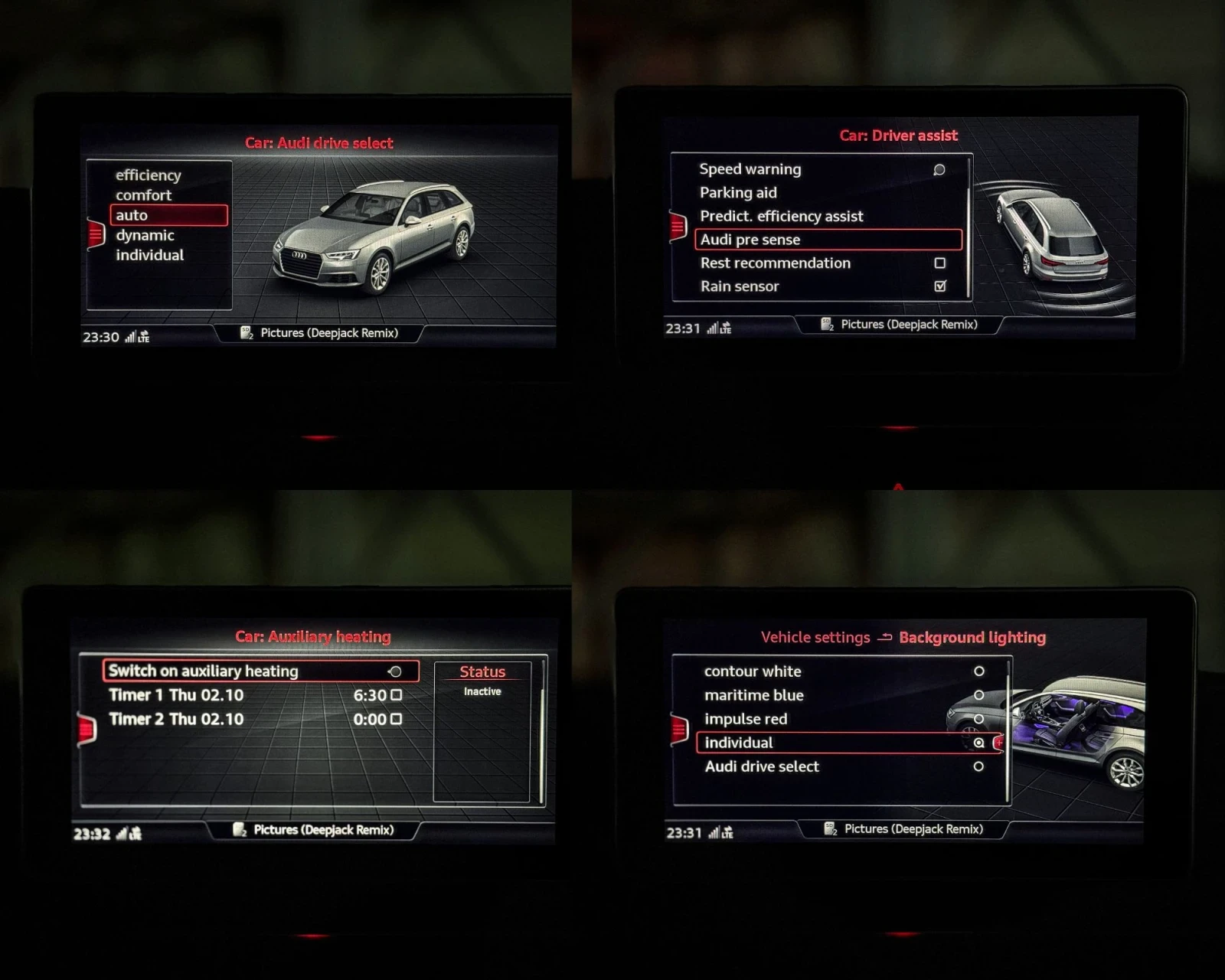Switch to dynamic drive mode
This screenshot has height=980, width=1225.
(145, 235)
